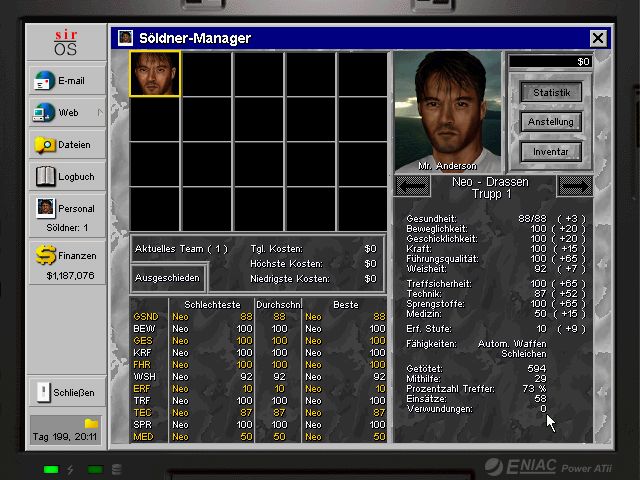
Task: Select Neo's portrait in the team grid
Action: click(155, 74)
